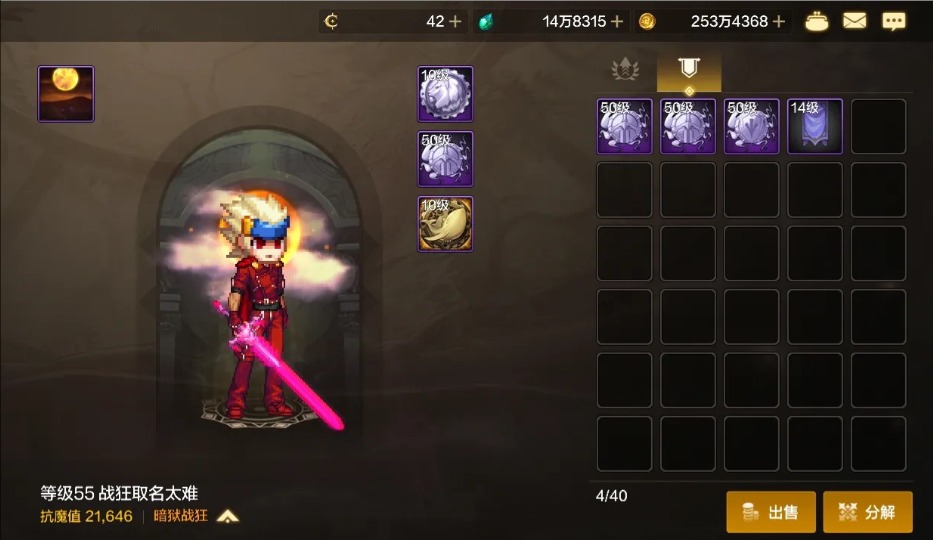The width and height of the screenshot is (933, 540).
Task: Select the equipped level 50 helmet emblem
Action: [x=445, y=159]
